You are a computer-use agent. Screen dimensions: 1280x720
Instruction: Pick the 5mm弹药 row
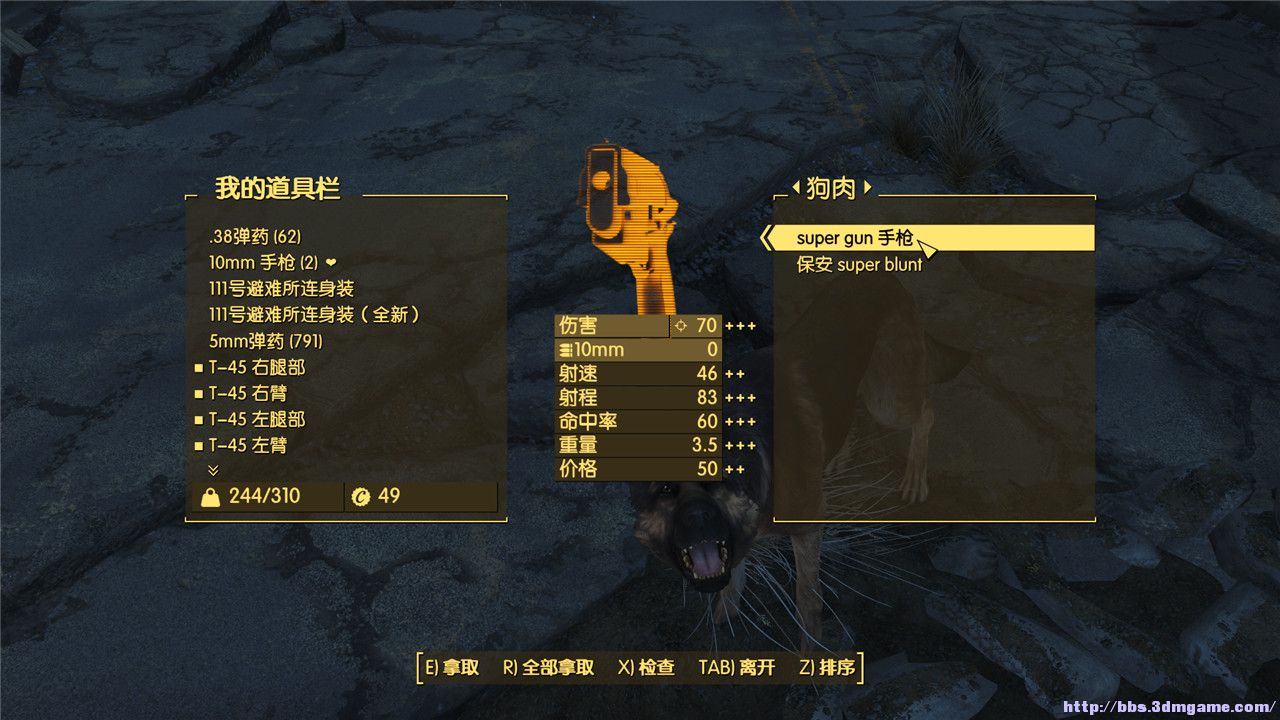[x=265, y=341]
